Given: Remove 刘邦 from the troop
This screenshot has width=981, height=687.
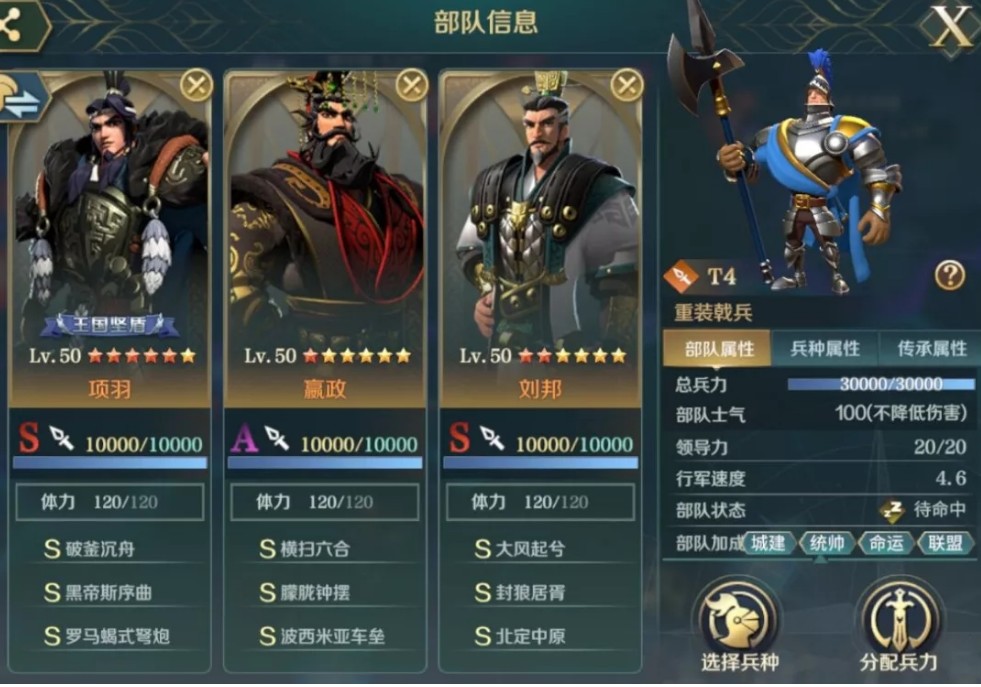Looking at the screenshot, I should point(627,86).
